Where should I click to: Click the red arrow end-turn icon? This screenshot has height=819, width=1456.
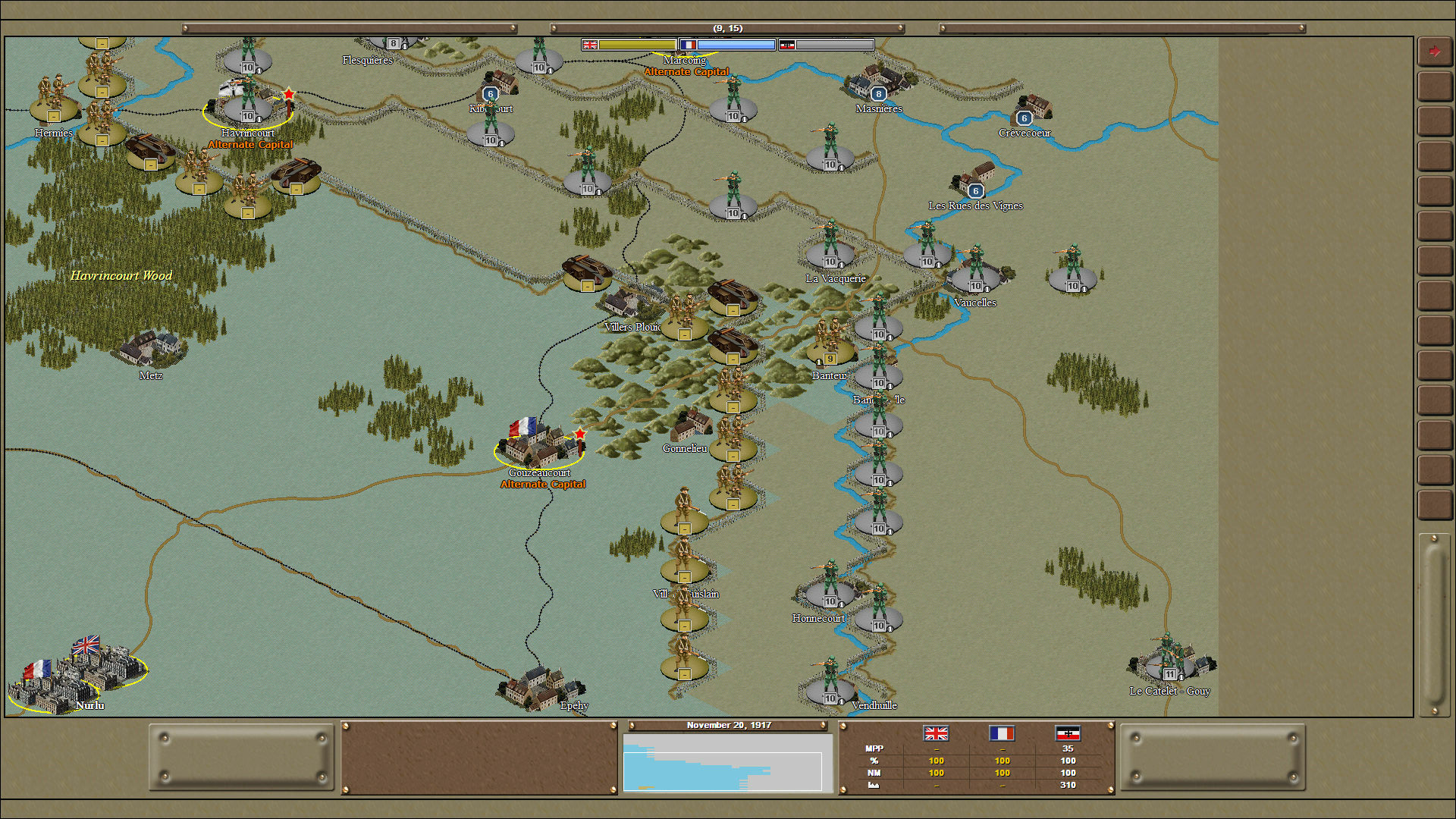coord(1435,49)
